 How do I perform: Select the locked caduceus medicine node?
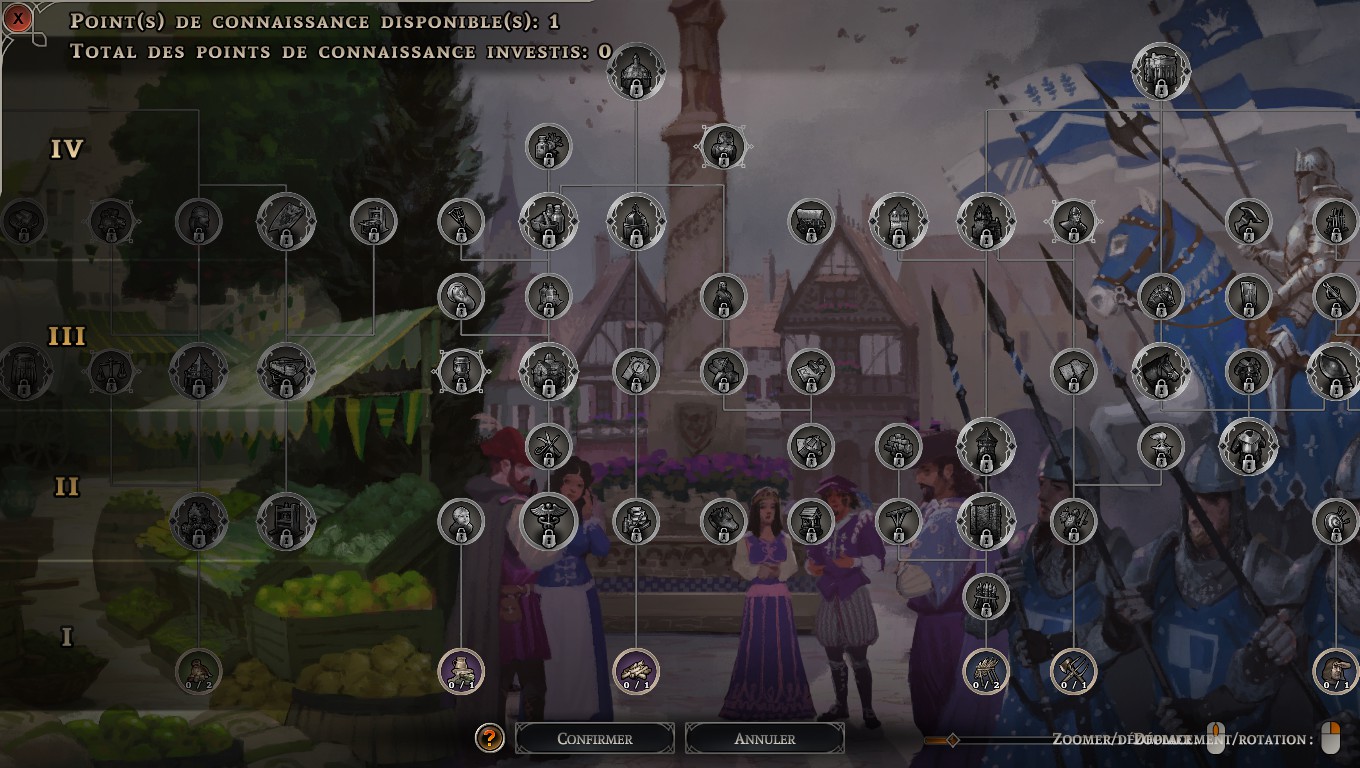[x=548, y=521]
